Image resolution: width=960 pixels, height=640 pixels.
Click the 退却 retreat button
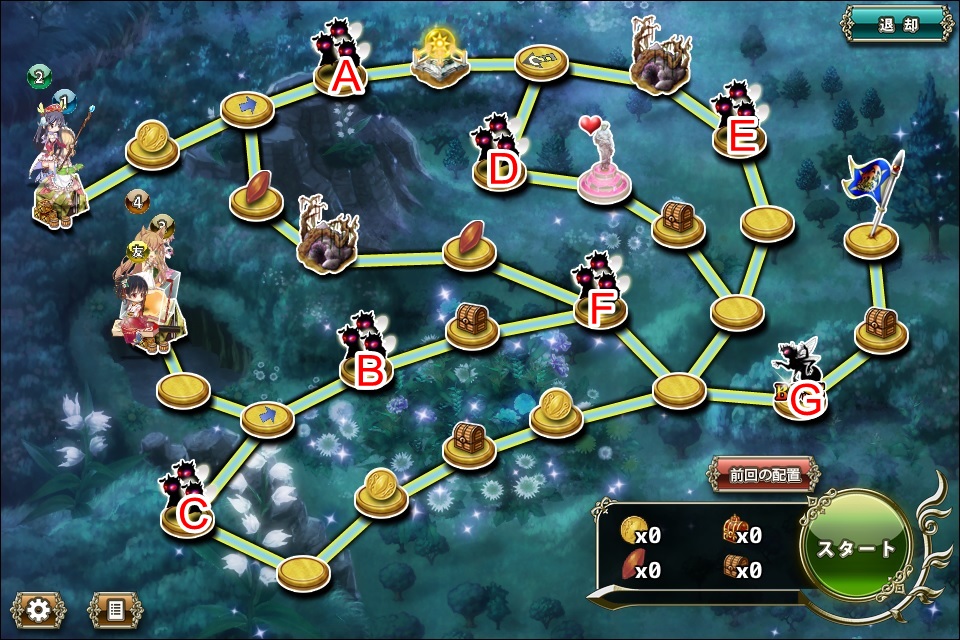tap(895, 25)
